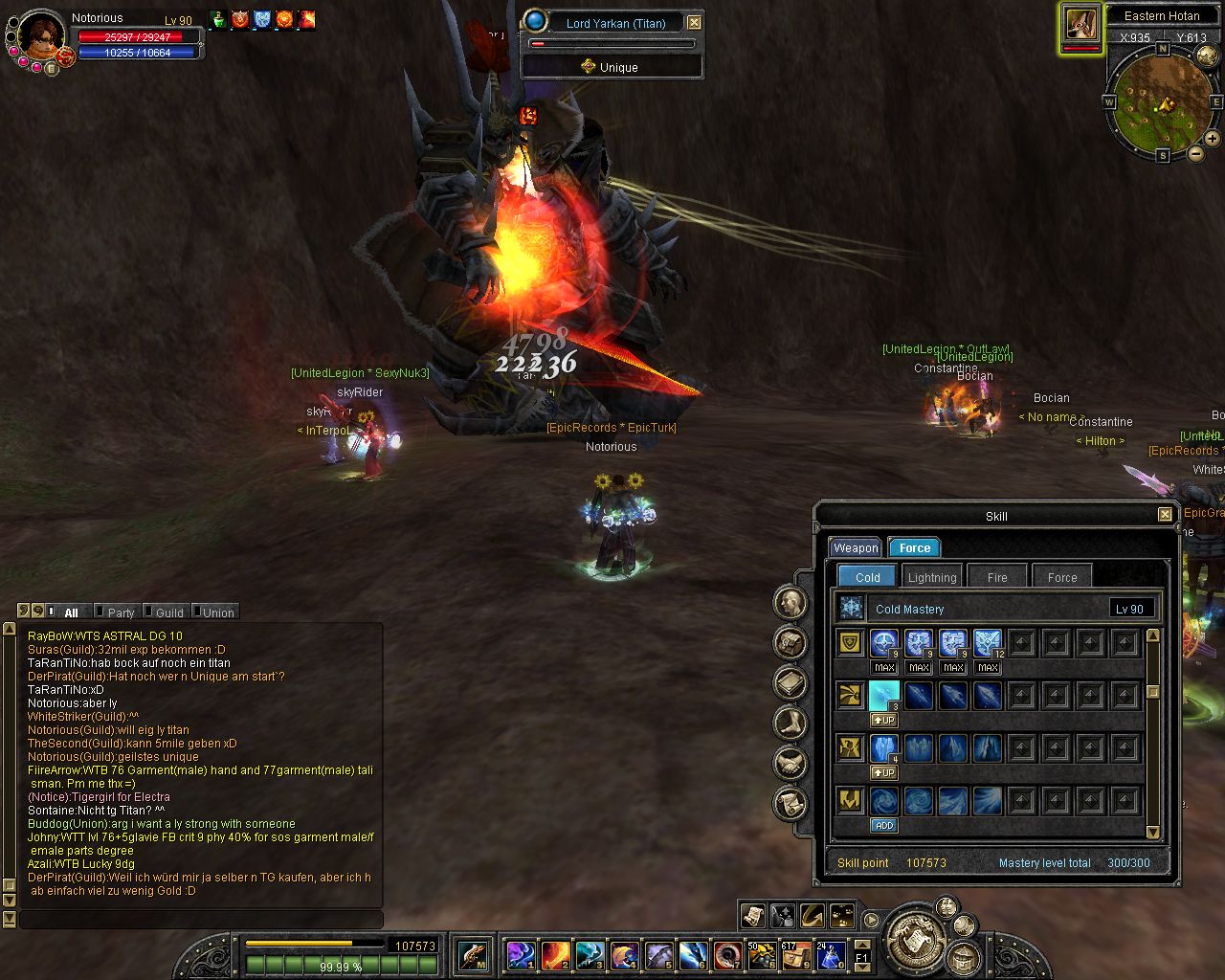Open the Fire mastery tab
Viewport: 1225px width, 980px height.
996,577
